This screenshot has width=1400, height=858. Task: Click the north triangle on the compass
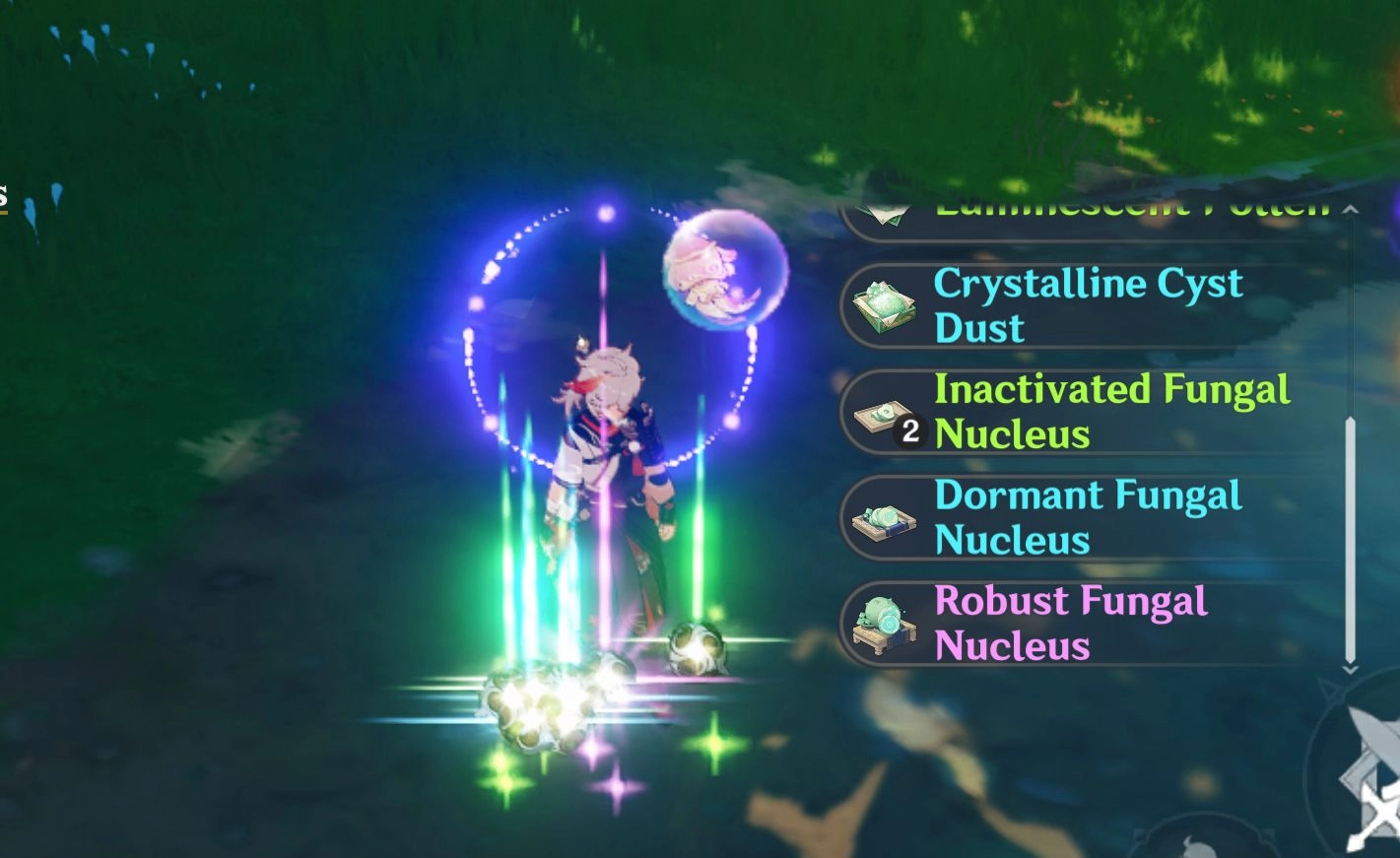[1332, 692]
